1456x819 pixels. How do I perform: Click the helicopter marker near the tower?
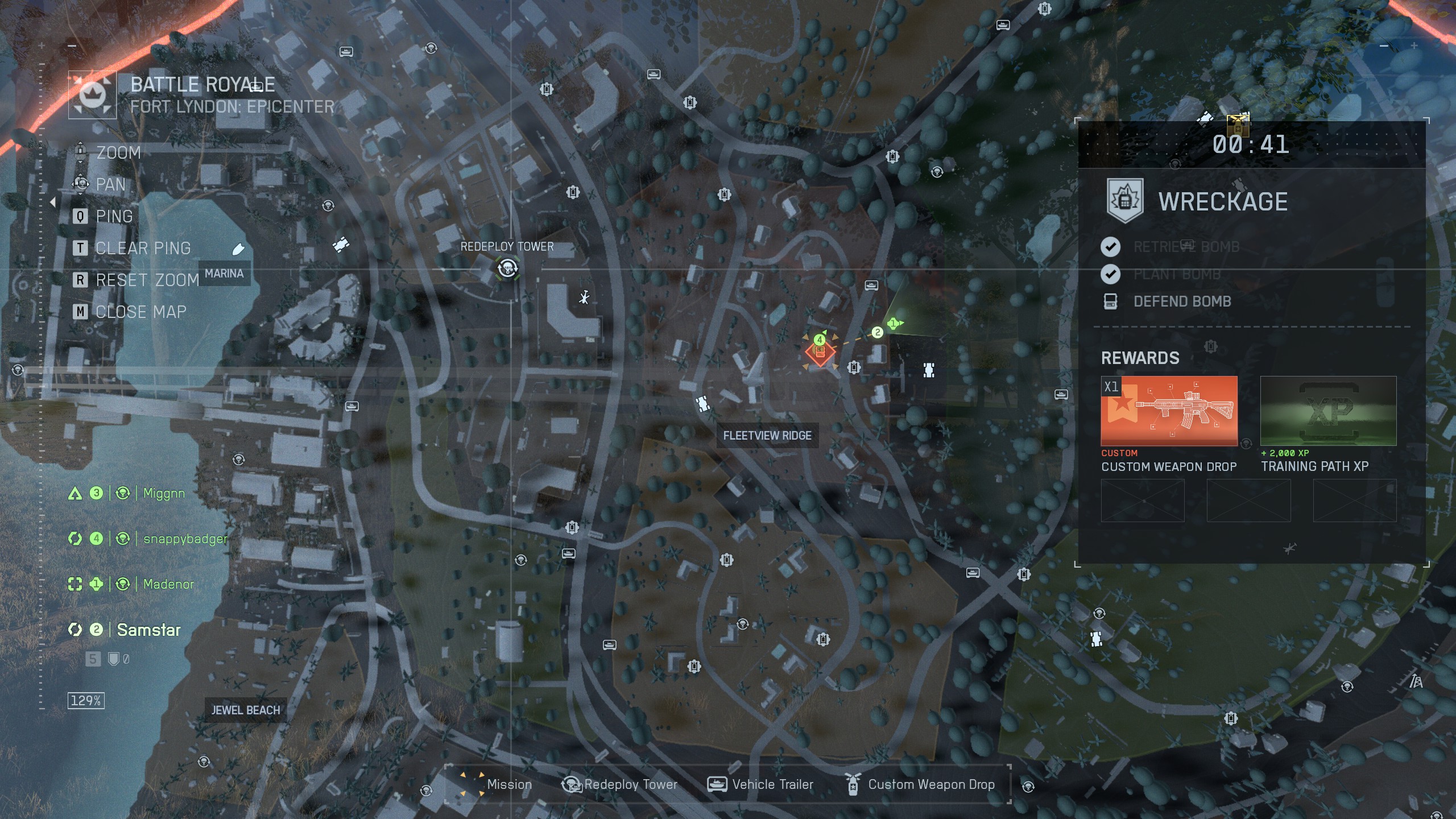click(584, 297)
